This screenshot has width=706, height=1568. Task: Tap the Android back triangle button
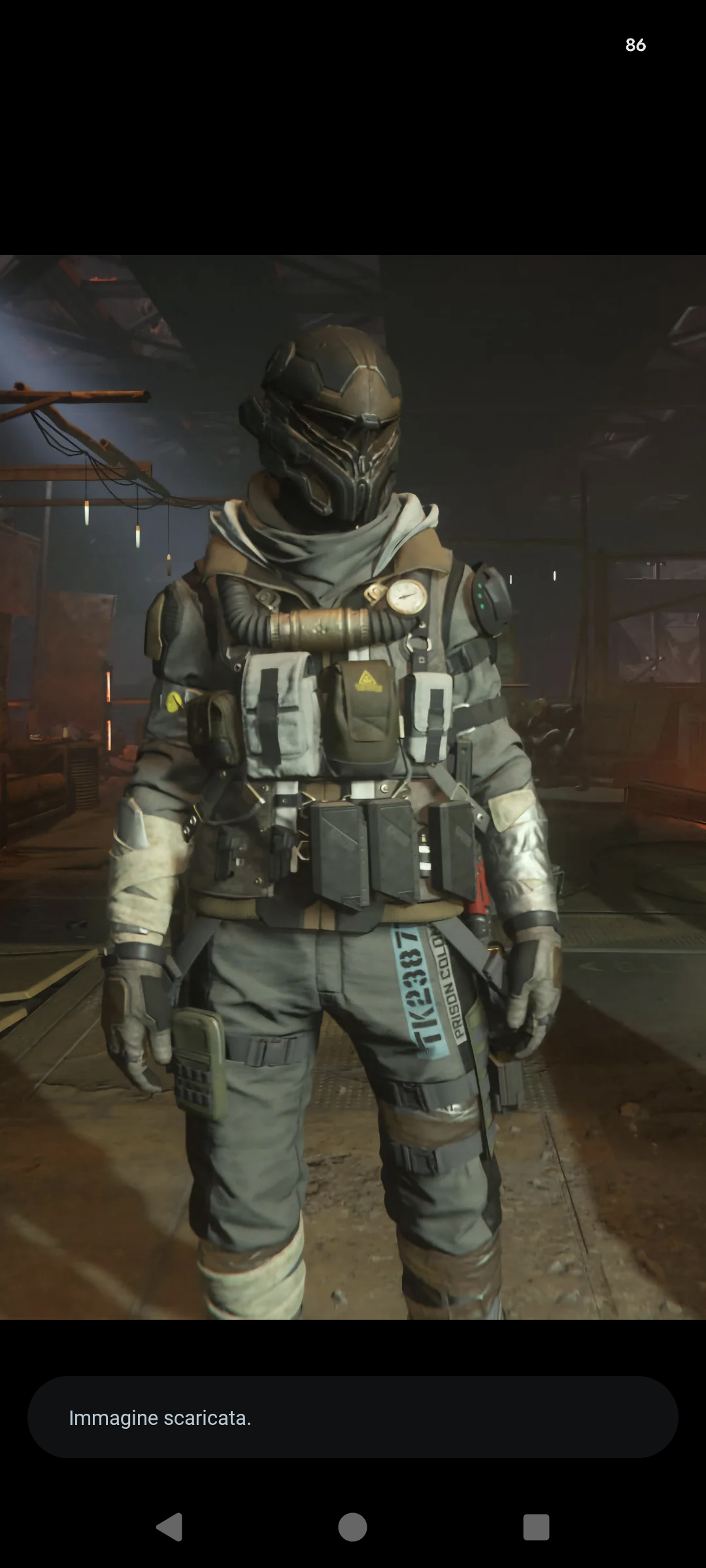coord(169,1527)
